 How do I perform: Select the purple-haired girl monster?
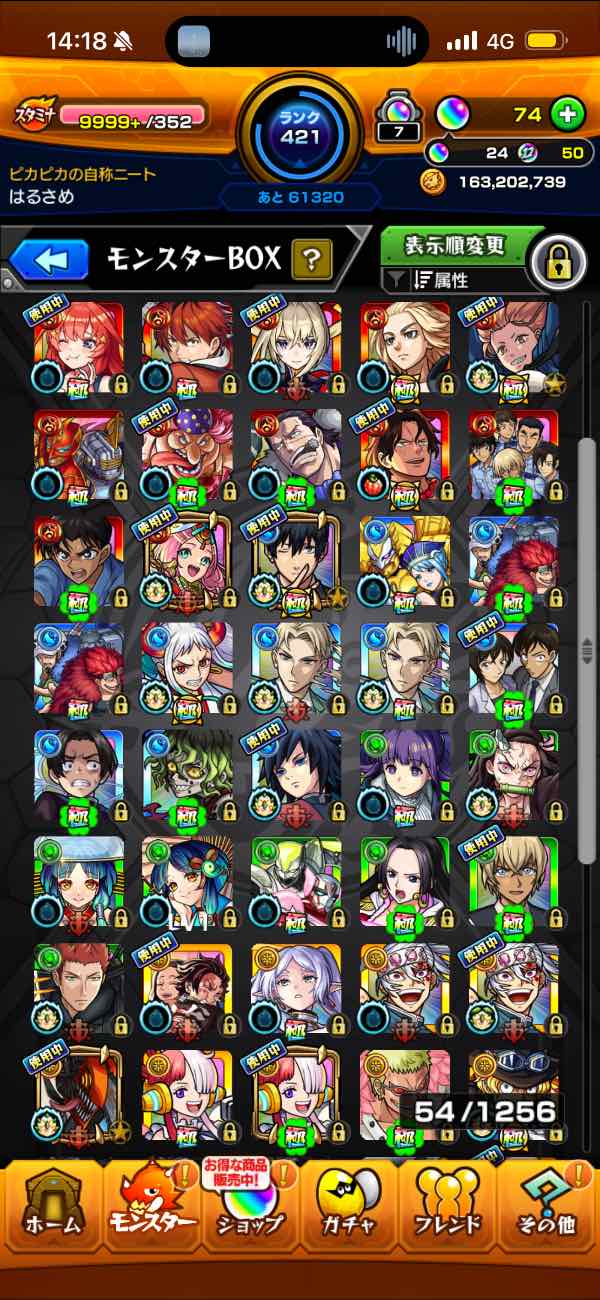point(405,775)
